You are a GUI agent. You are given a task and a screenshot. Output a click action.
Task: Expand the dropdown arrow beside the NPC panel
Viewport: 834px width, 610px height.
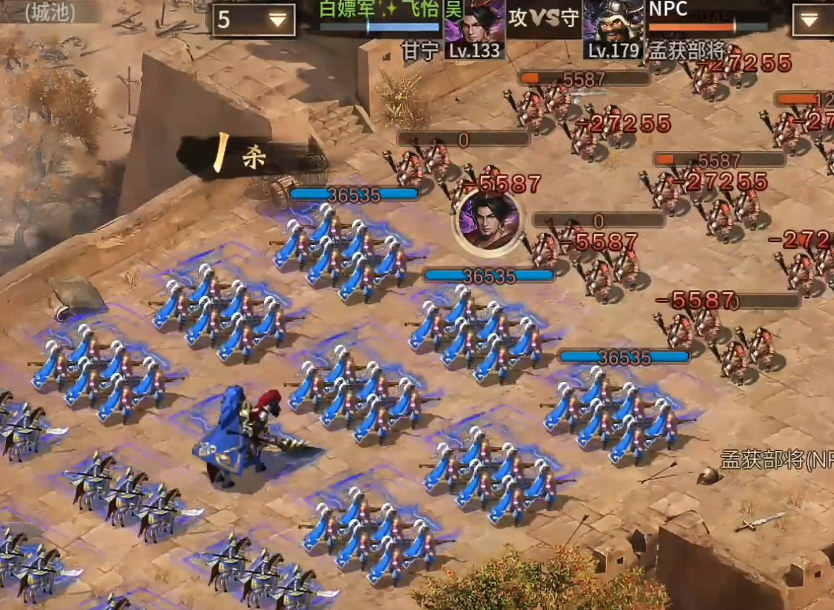pyautogui.click(x=812, y=20)
